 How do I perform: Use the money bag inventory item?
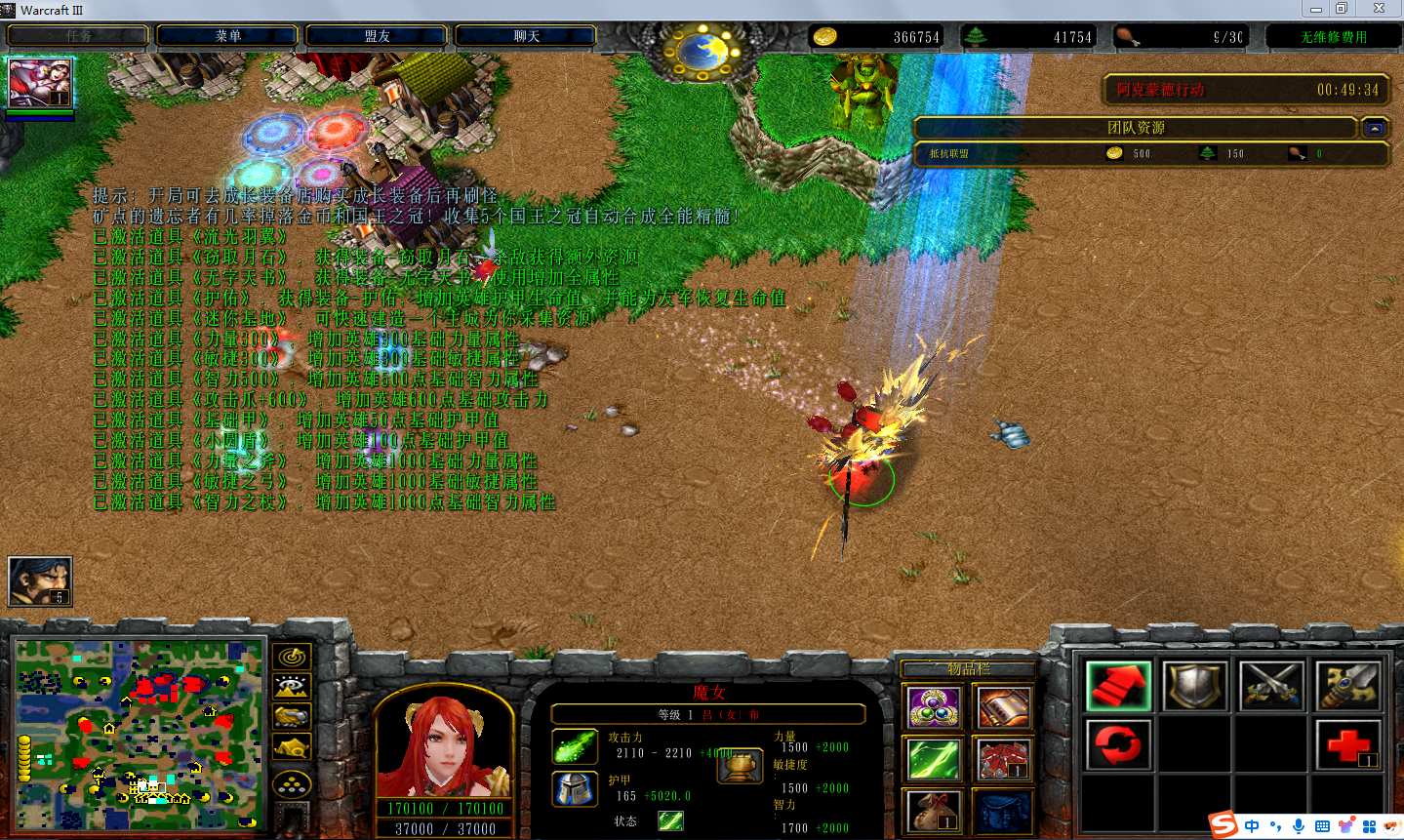[x=934, y=811]
